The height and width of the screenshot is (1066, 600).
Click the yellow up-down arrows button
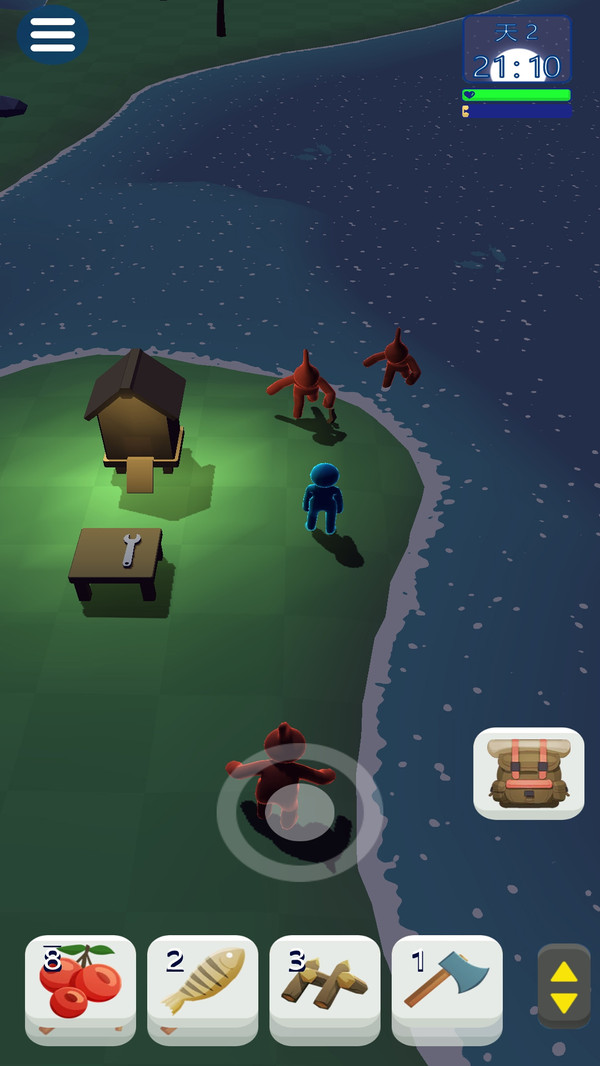click(564, 986)
